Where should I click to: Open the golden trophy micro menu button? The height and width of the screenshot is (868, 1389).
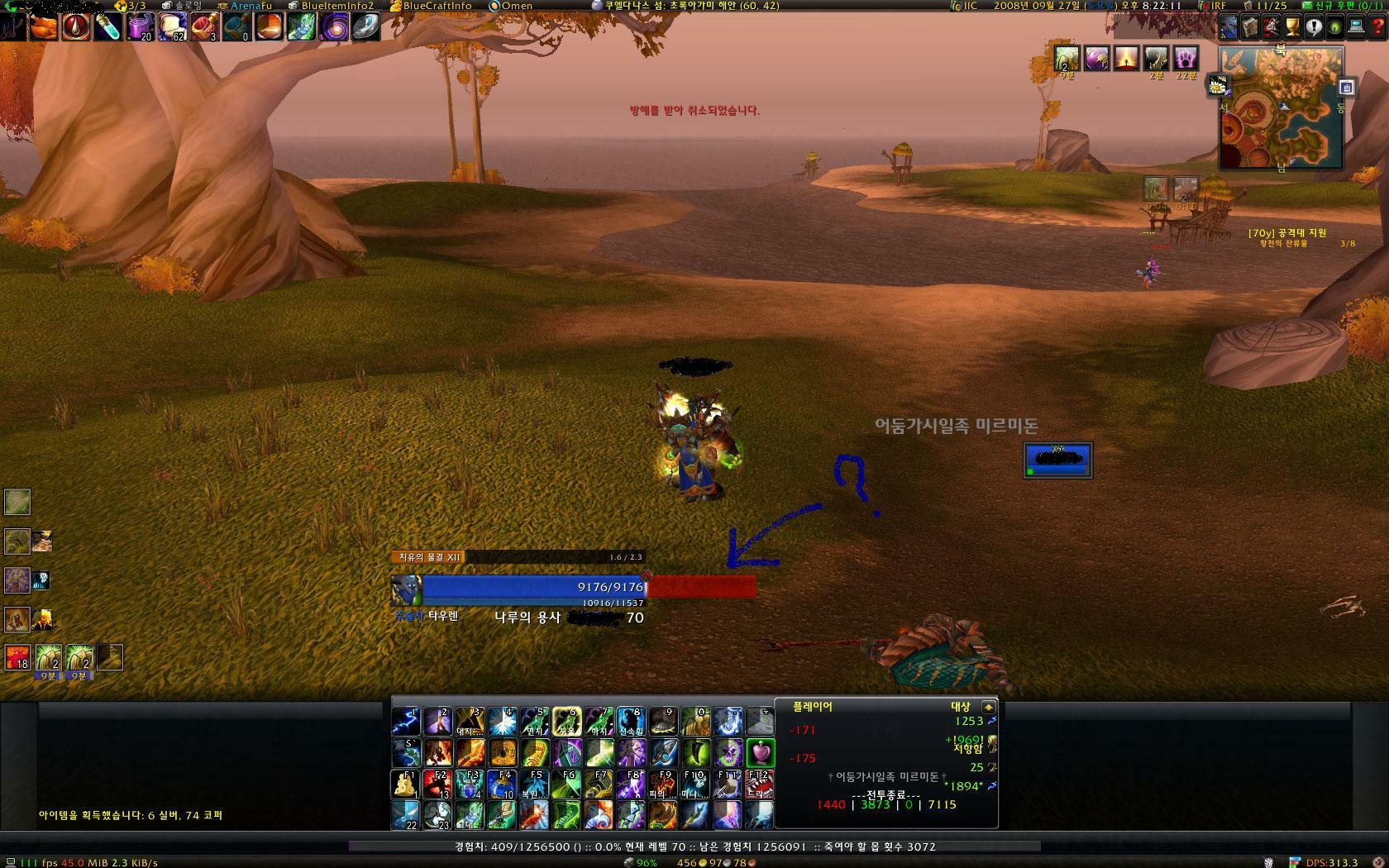(1293, 27)
